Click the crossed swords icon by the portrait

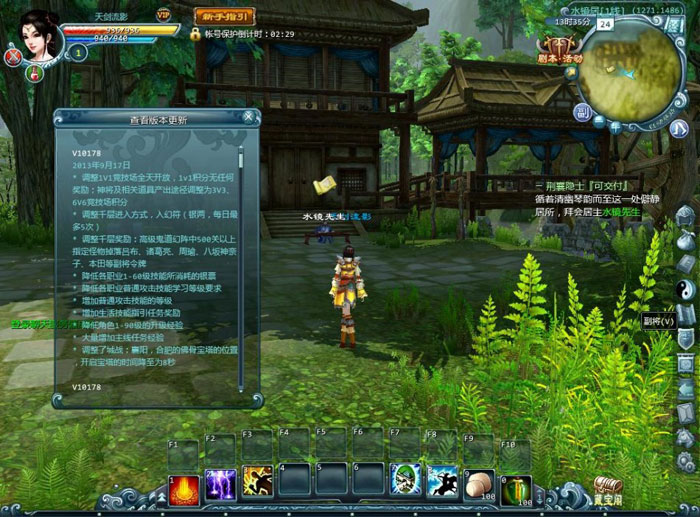13,56
